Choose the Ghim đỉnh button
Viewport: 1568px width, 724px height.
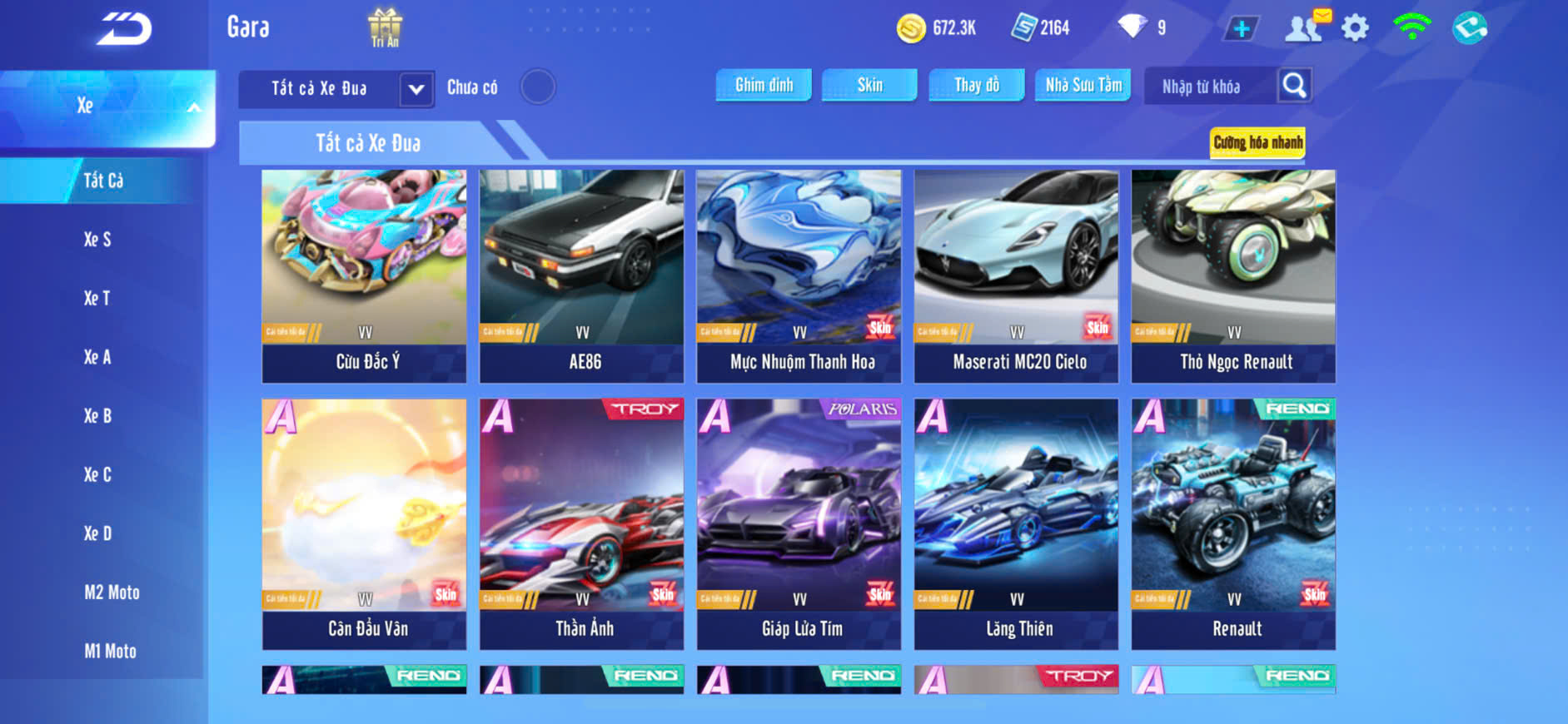point(764,85)
